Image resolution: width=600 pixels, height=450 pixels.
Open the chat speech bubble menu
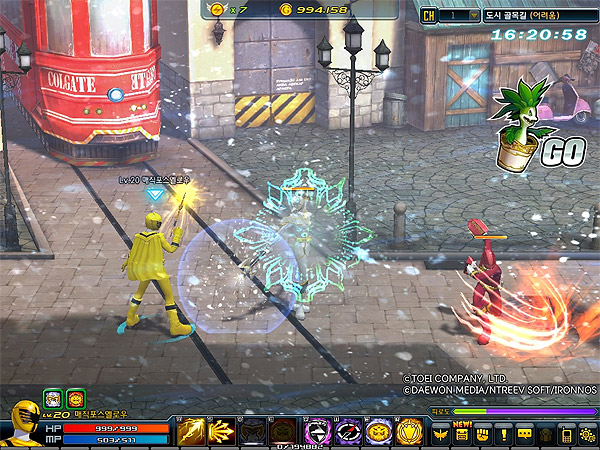[525, 435]
